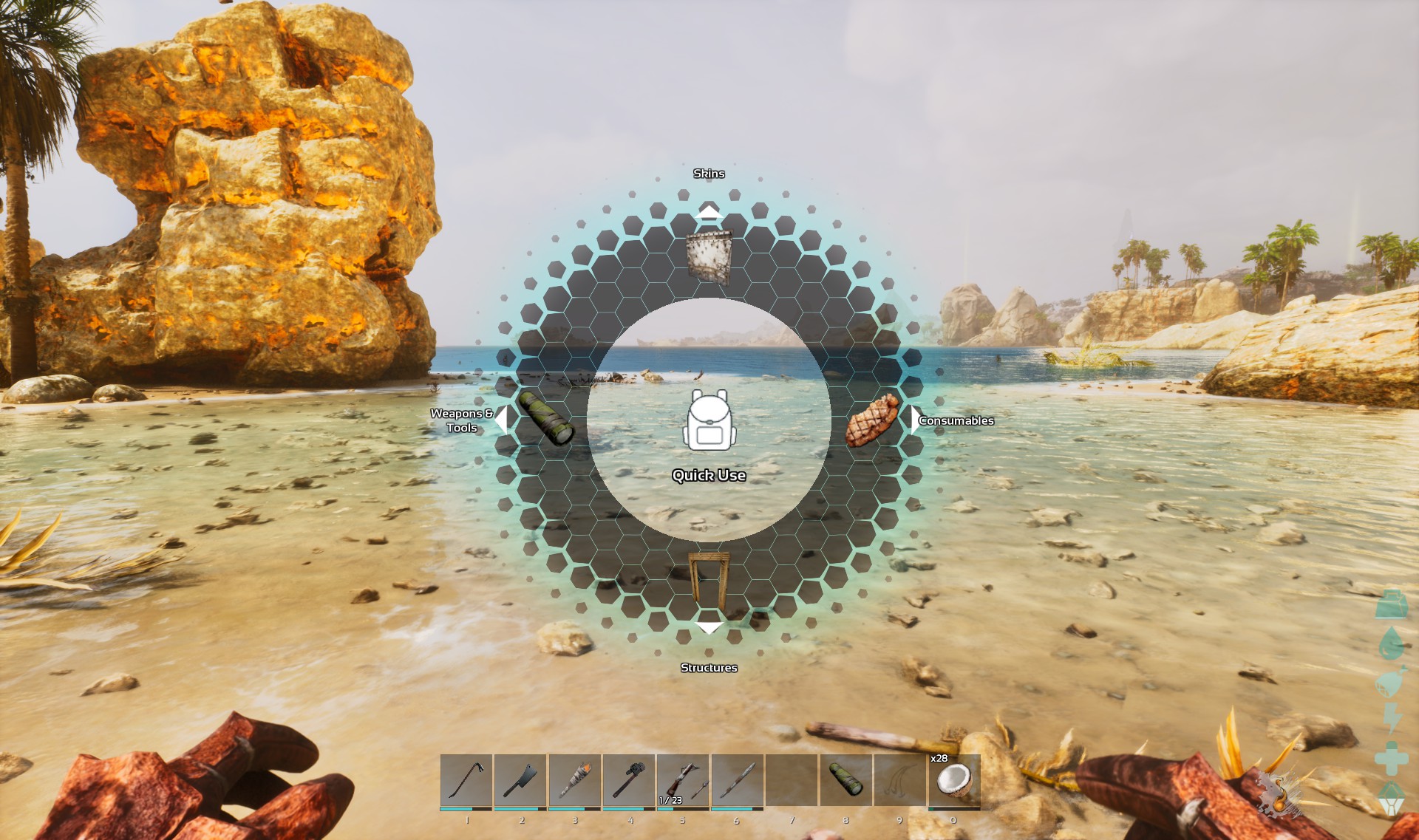Expand the Skins category via the top arrow
This screenshot has width=1419, height=840.
click(710, 214)
